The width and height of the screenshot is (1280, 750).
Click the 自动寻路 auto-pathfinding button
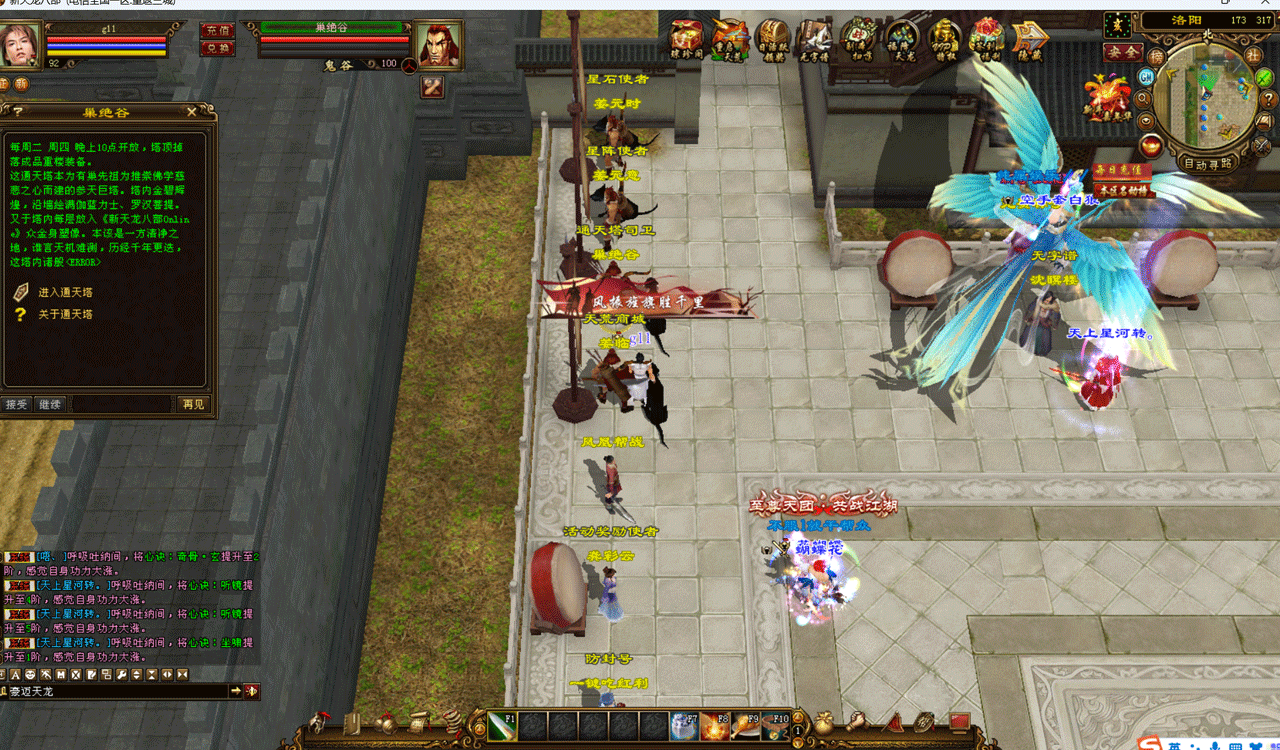click(x=1208, y=163)
